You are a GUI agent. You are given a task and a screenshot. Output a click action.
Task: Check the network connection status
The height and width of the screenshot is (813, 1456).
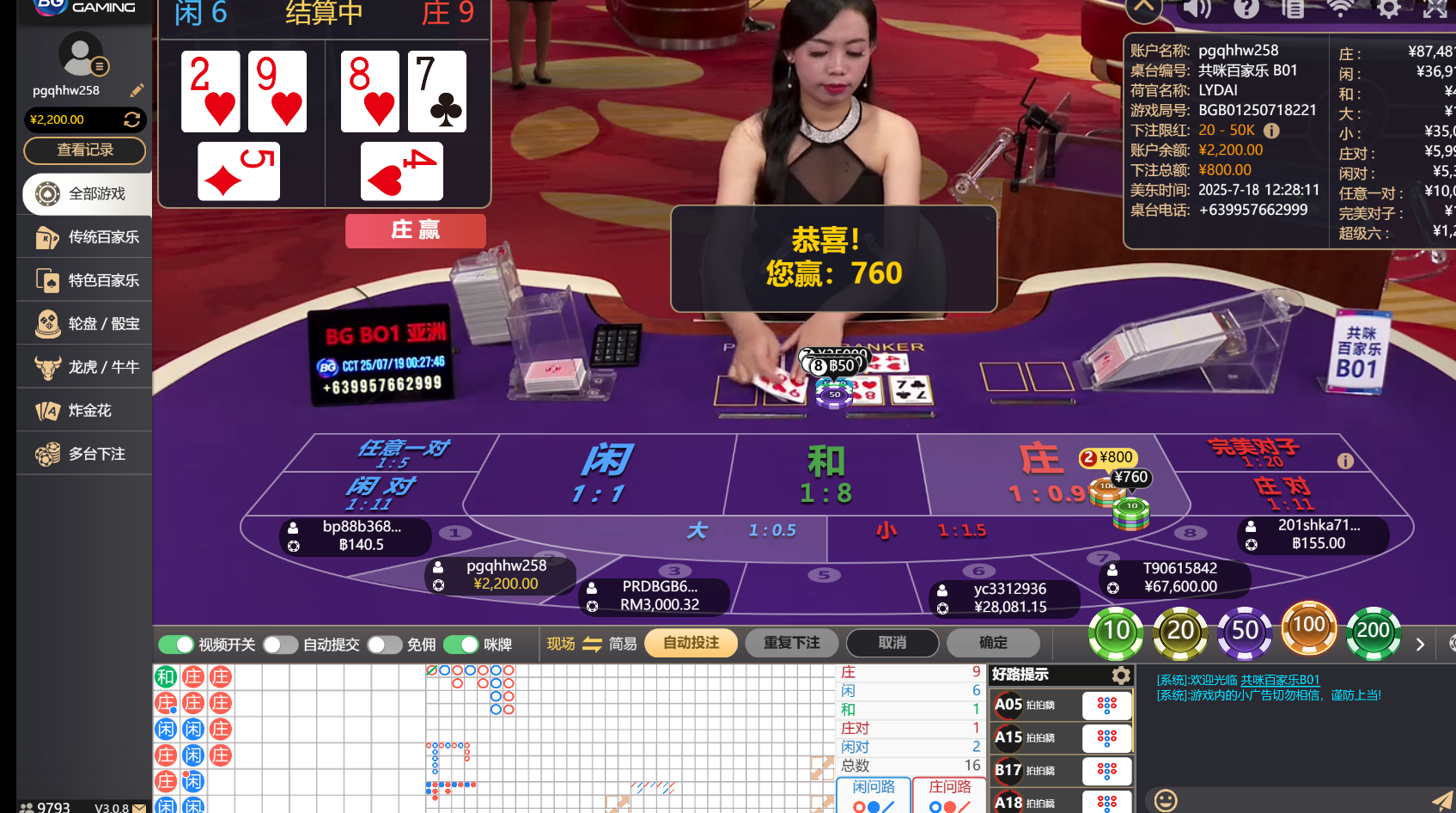(1341, 10)
